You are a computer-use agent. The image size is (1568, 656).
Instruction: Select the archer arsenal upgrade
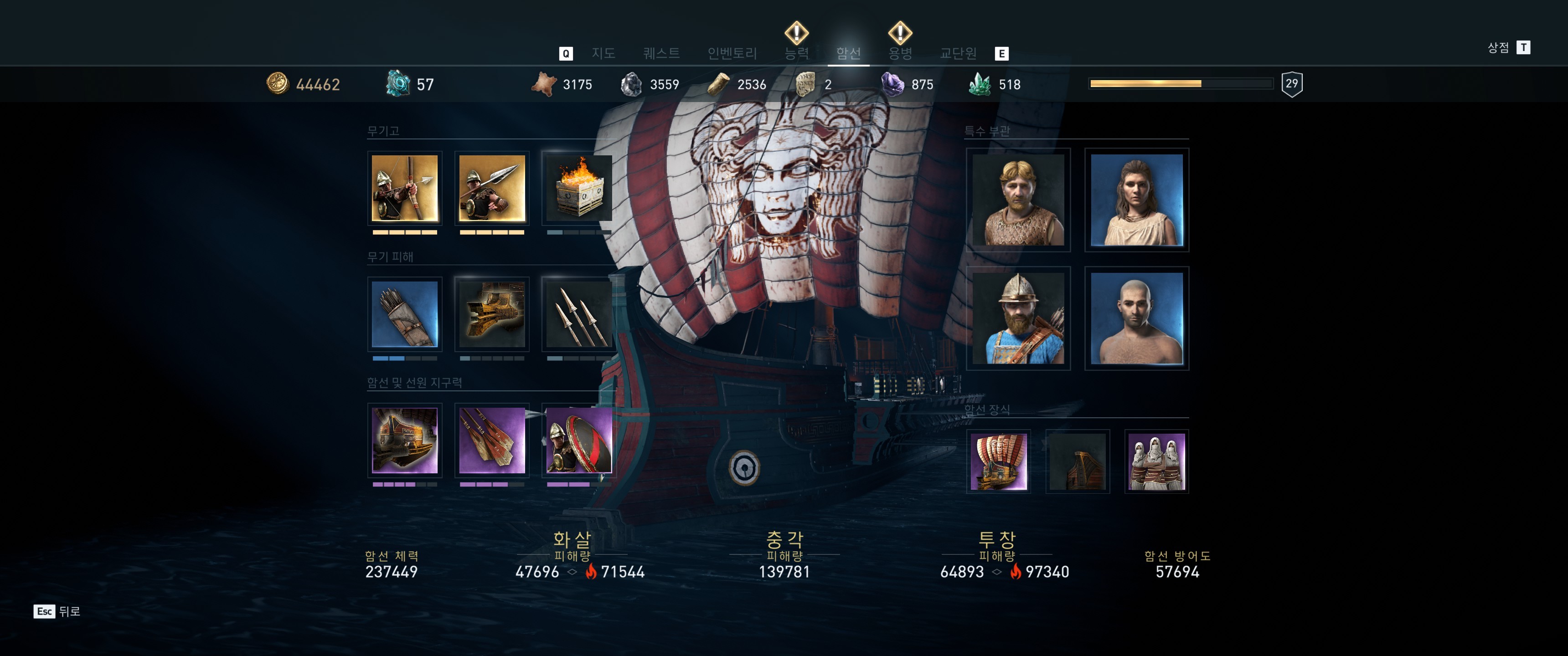(405, 188)
